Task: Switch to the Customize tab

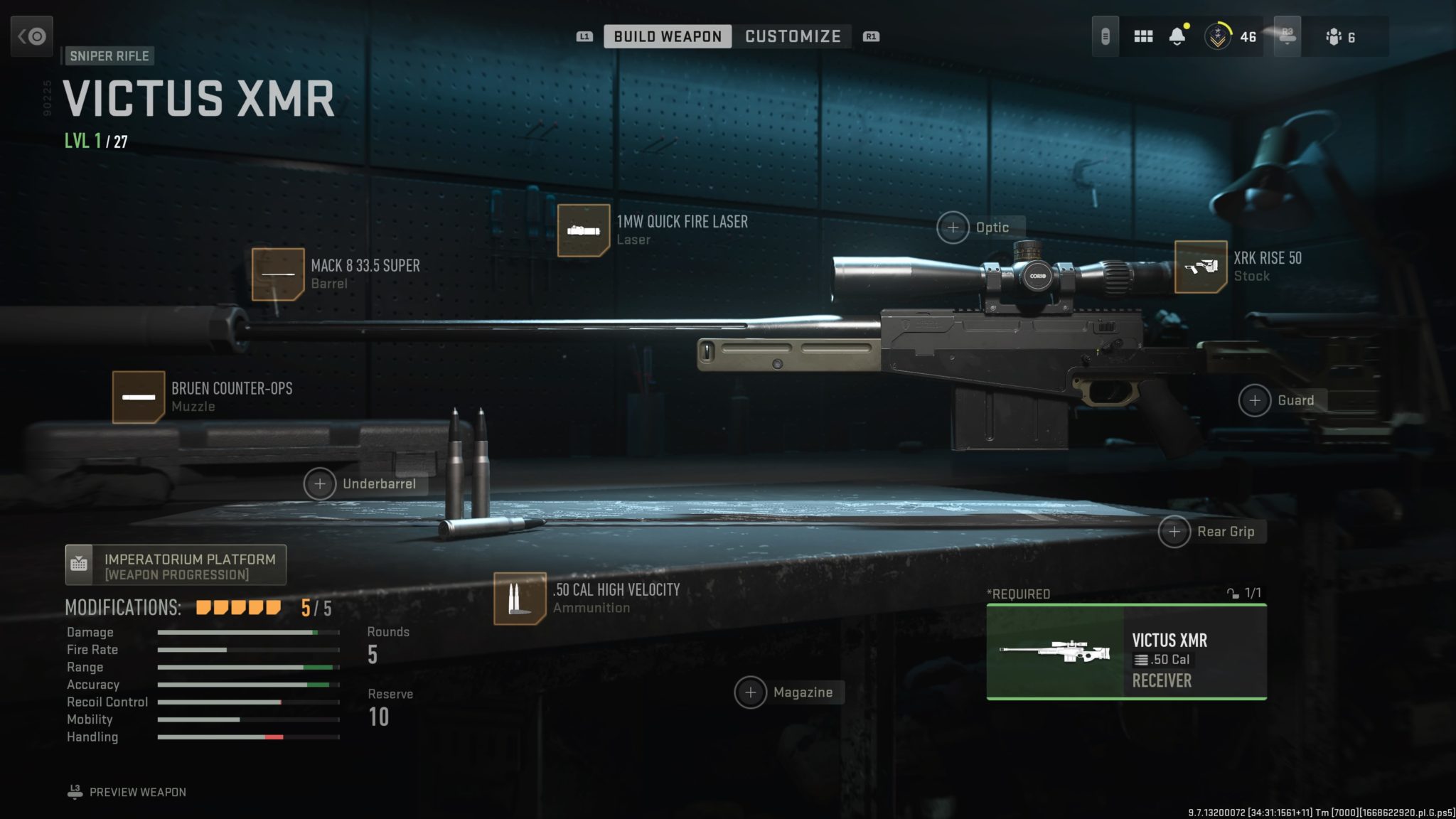Action: point(793,36)
